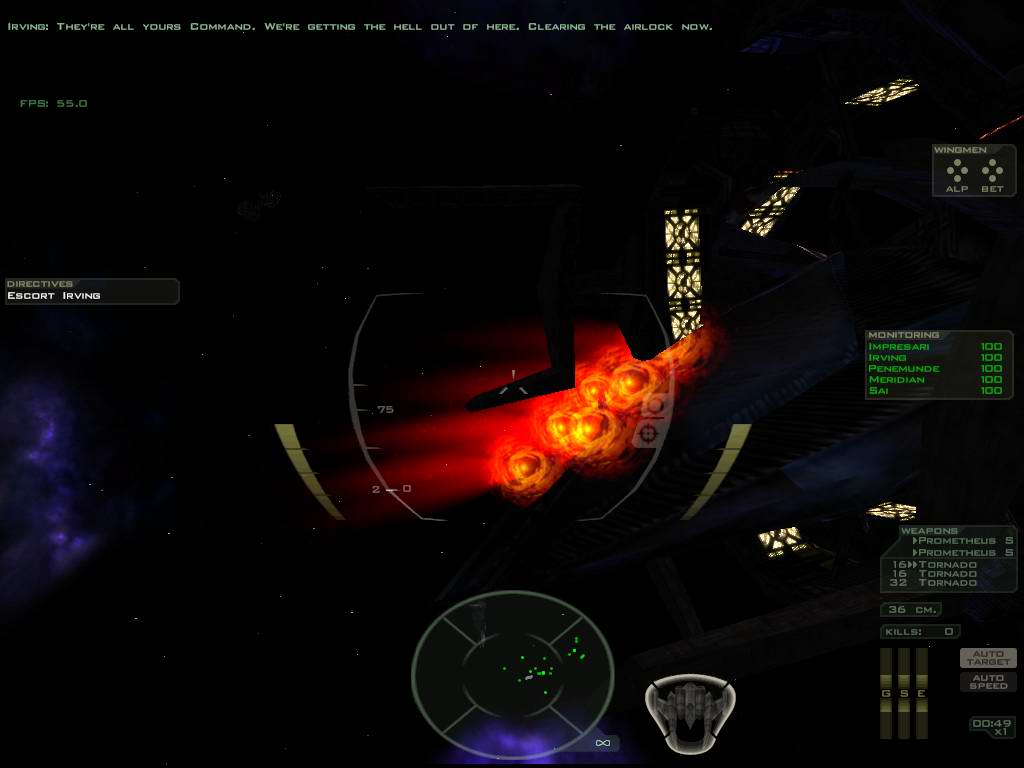Toggle the Auto Speed indicator
The image size is (1024, 768).
click(x=988, y=682)
